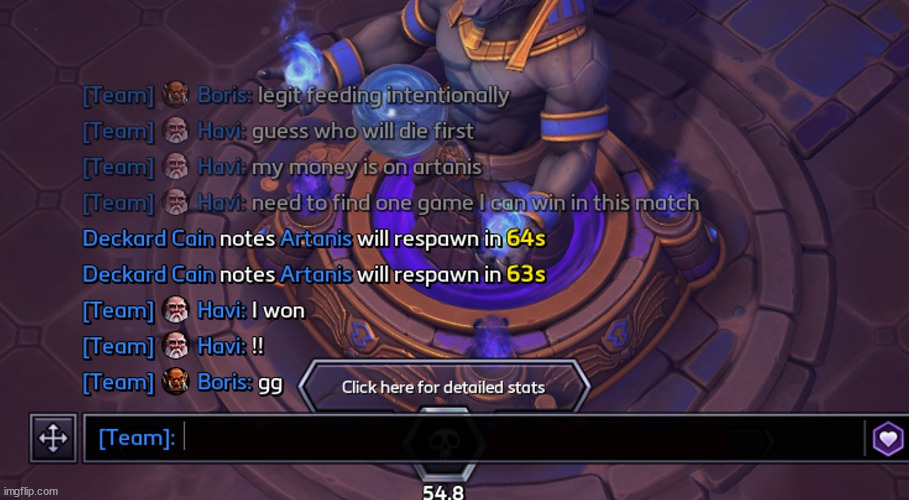This screenshot has width=909, height=500.
Task: Focus the Team chat input field
Action: coord(520,438)
